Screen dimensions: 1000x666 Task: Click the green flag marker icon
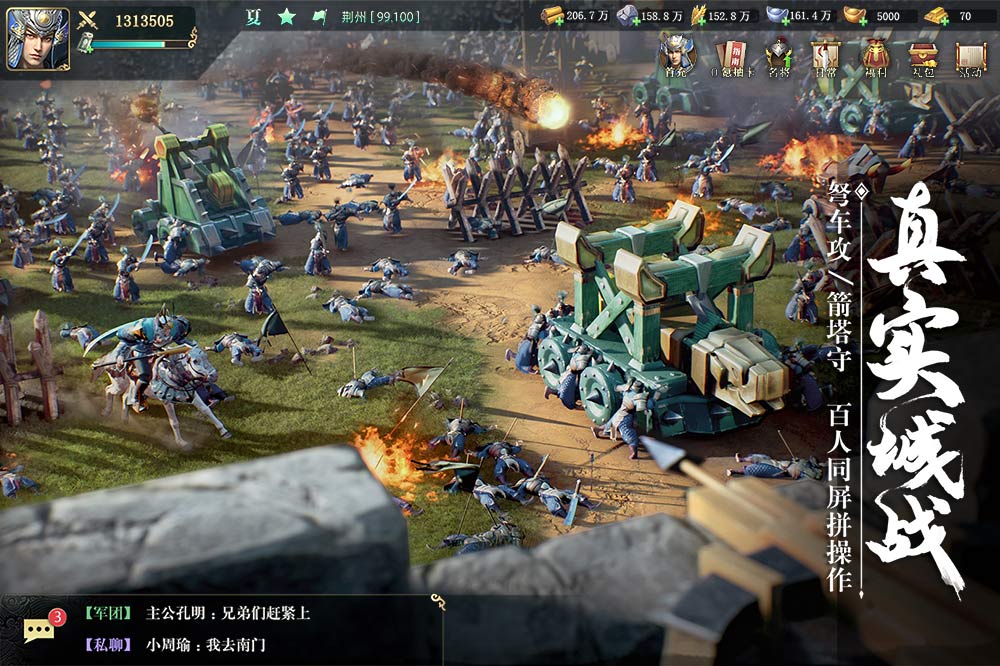click(x=319, y=17)
